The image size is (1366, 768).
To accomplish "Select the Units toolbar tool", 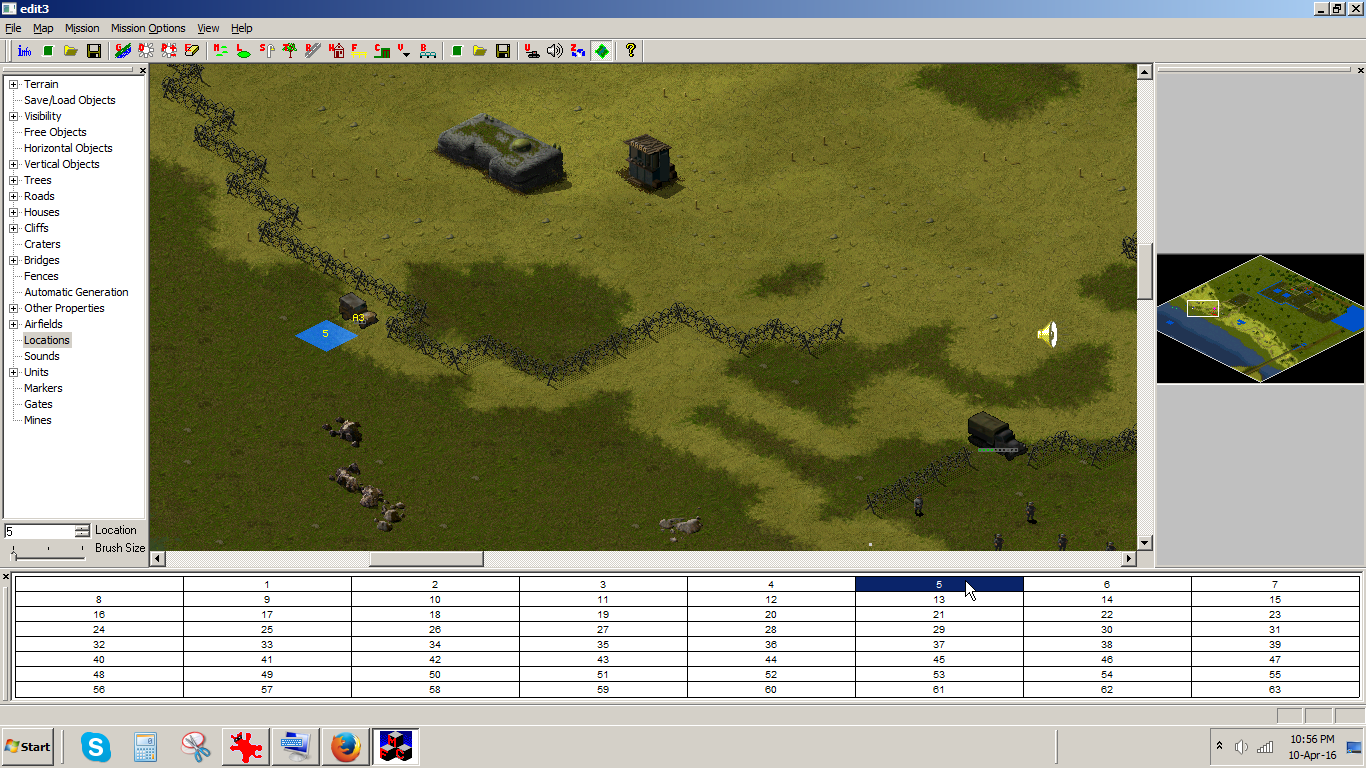I will pos(532,51).
